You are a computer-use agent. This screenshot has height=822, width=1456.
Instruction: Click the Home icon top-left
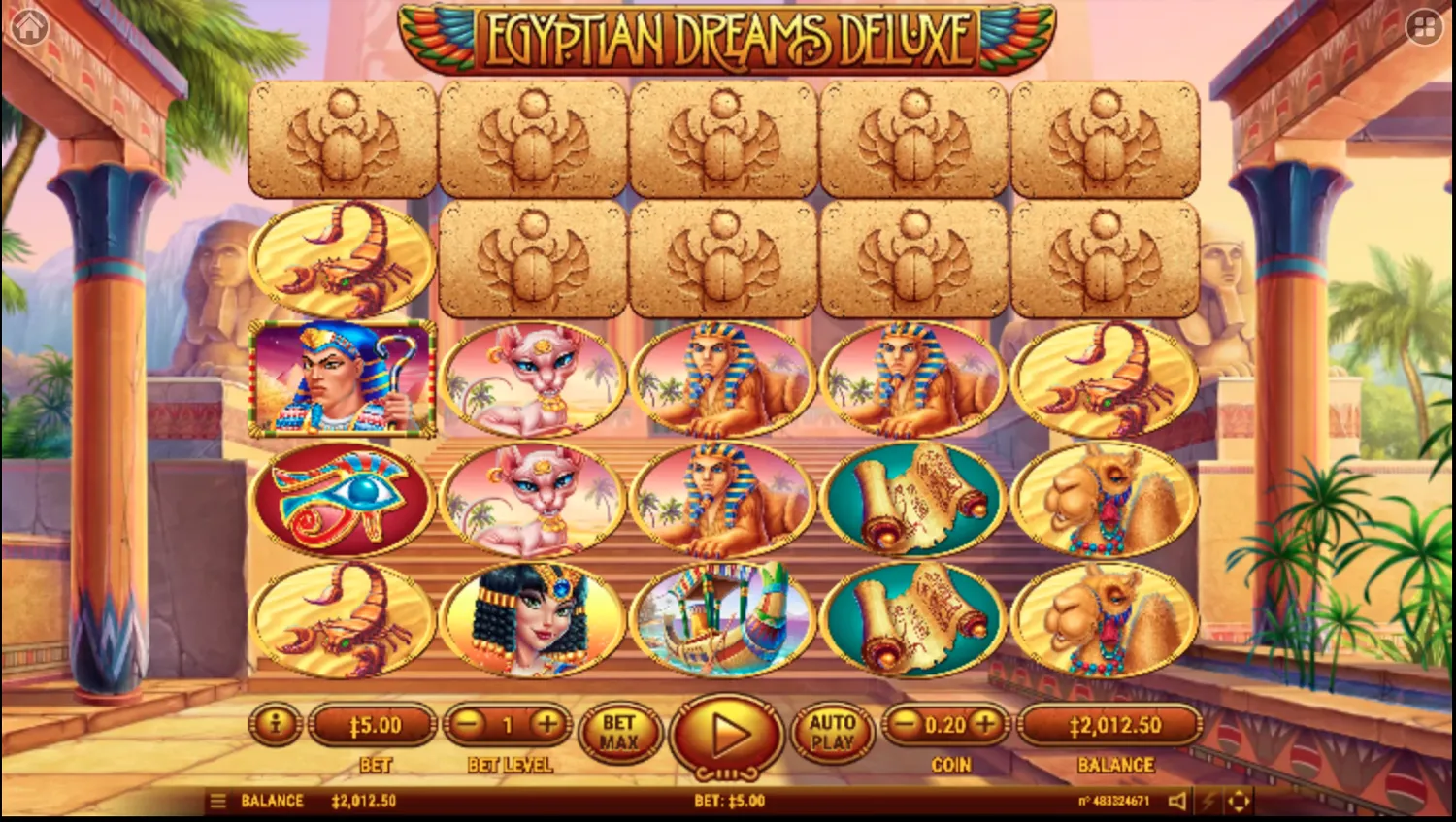coord(31,26)
